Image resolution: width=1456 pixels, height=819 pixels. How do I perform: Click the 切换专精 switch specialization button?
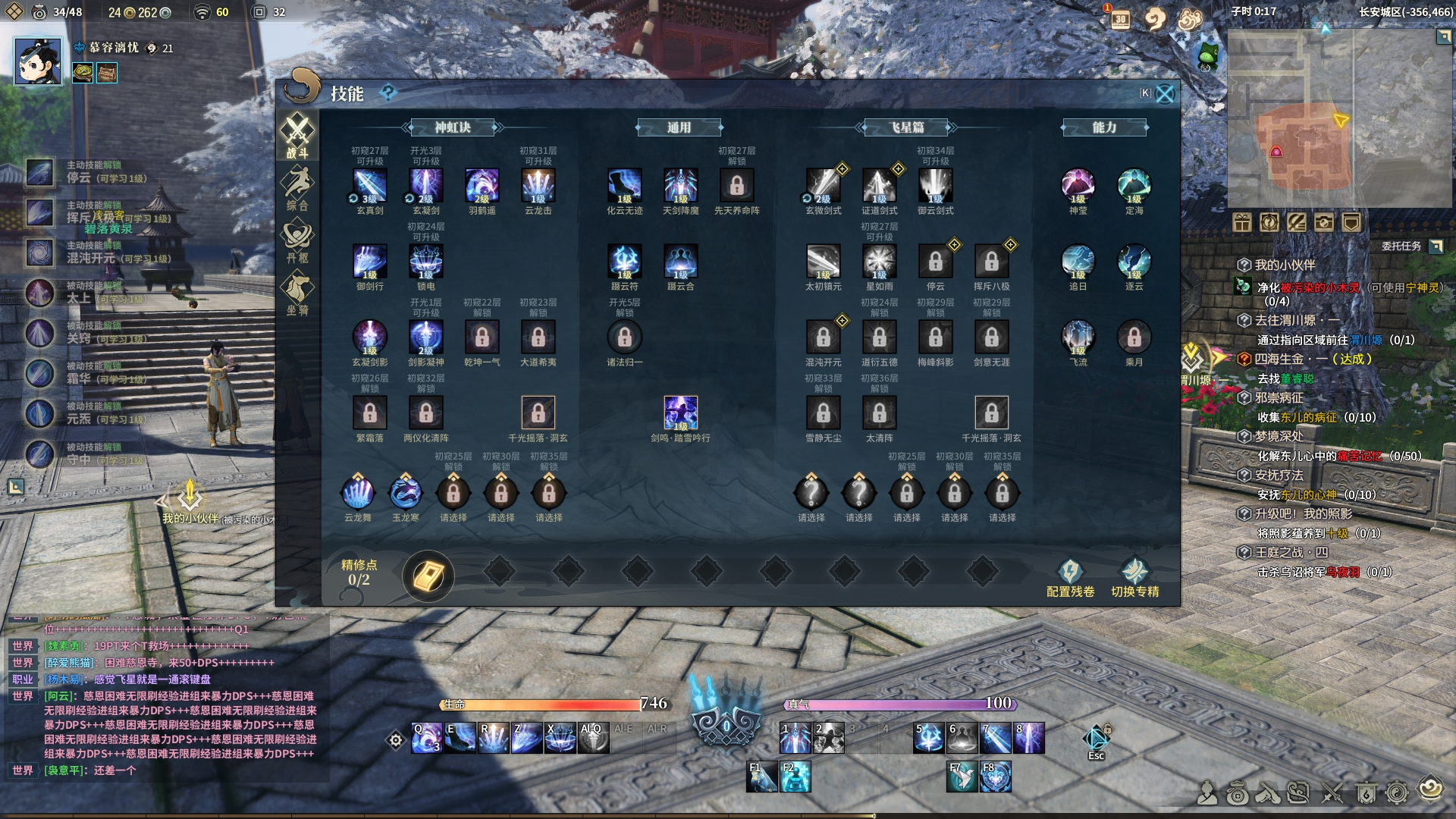tap(1134, 579)
